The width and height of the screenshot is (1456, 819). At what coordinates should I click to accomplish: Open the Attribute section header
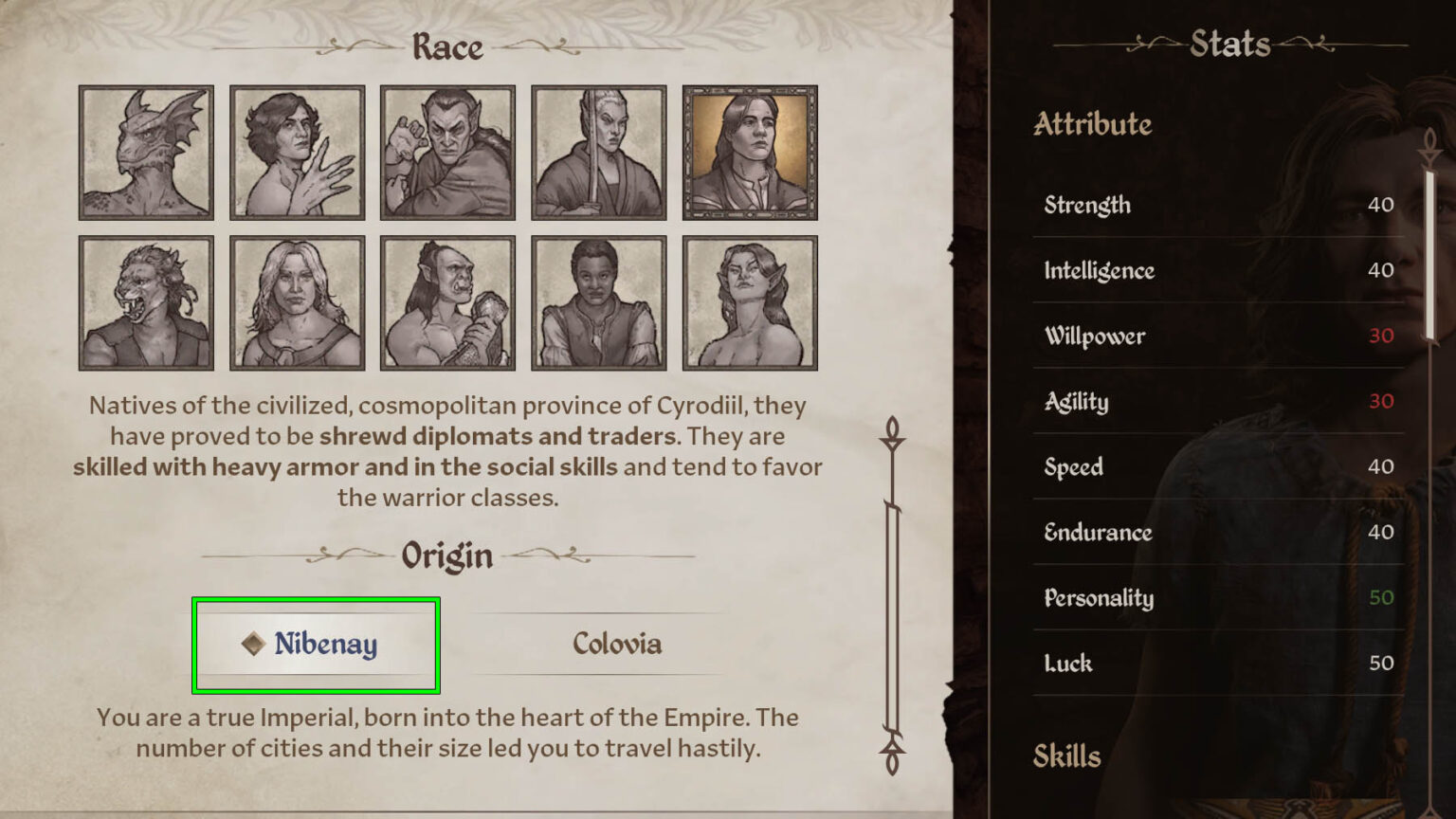1092,124
